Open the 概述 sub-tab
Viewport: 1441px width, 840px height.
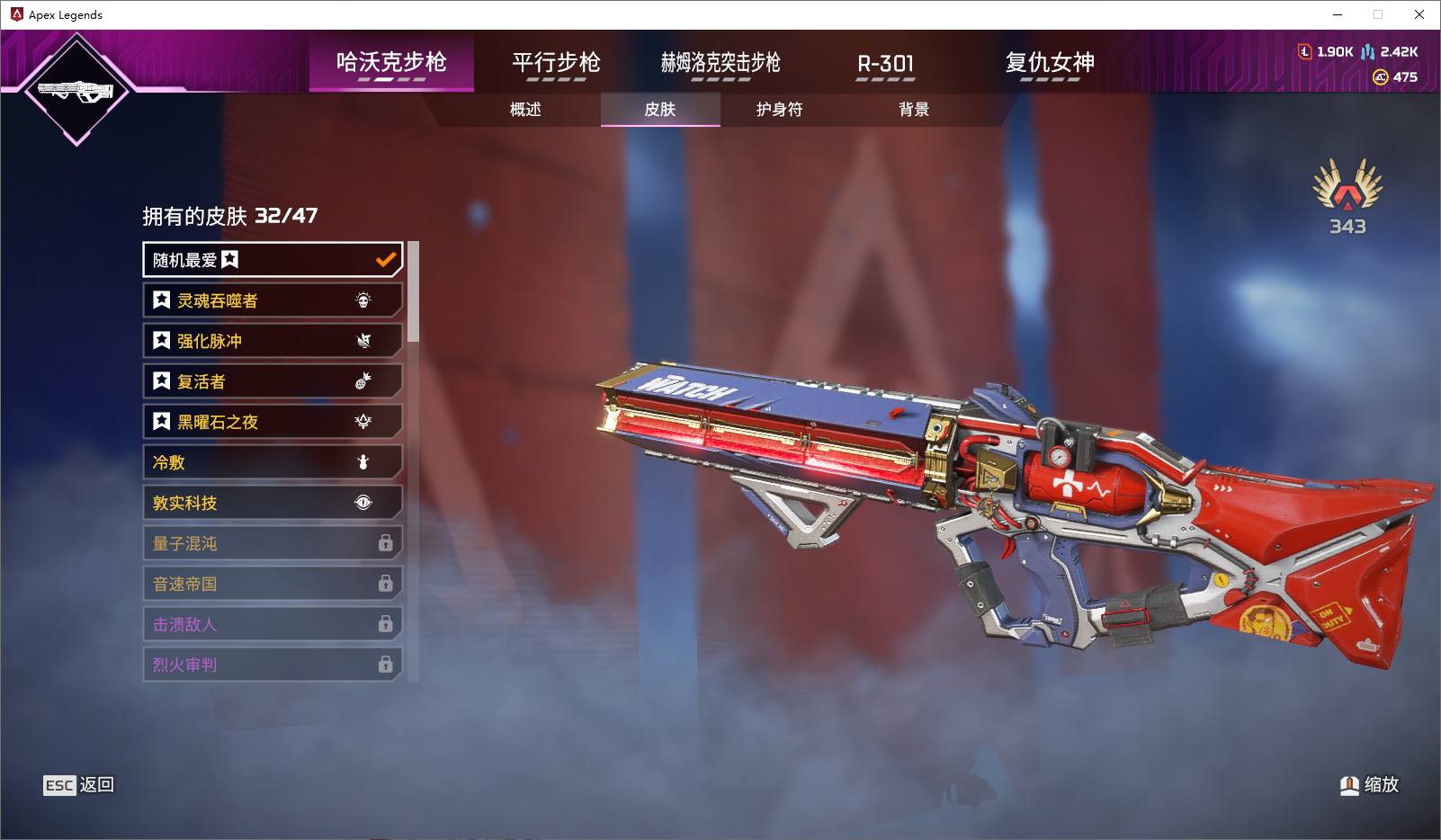pyautogui.click(x=525, y=110)
